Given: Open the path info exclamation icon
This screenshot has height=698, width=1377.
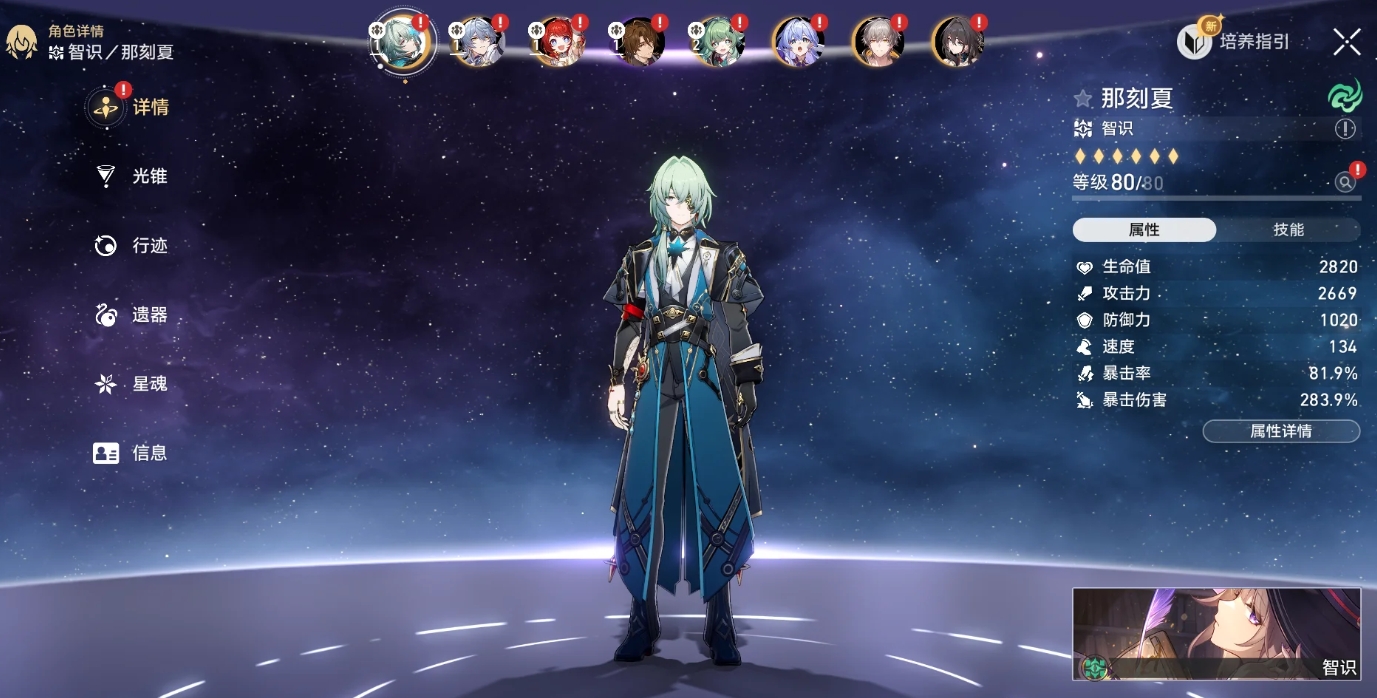Looking at the screenshot, I should pyautogui.click(x=1345, y=128).
